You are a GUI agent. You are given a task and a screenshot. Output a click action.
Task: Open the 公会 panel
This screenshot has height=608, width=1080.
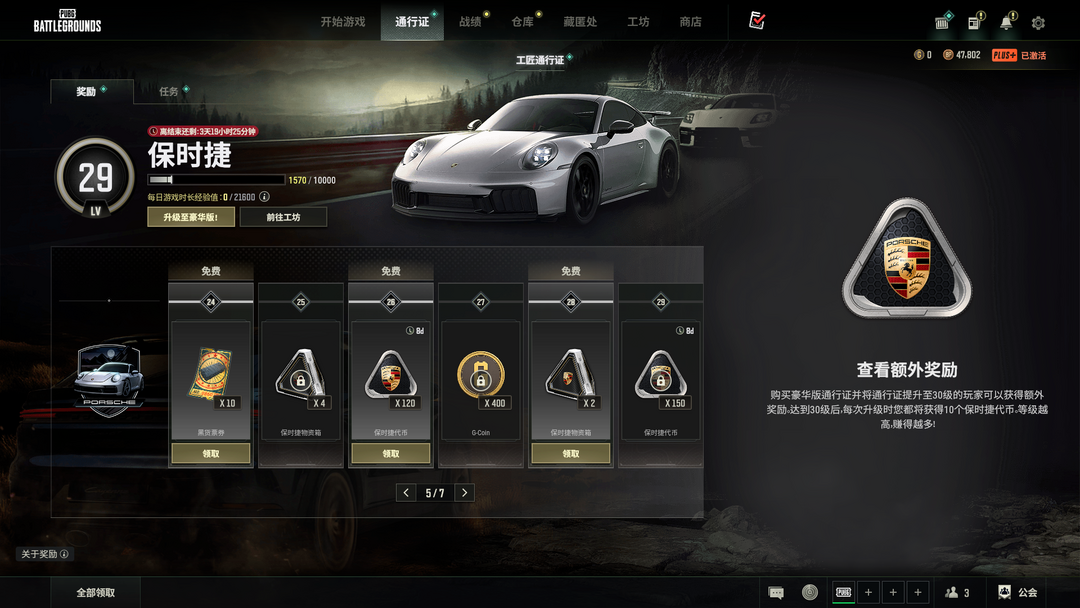[x=1018, y=593]
